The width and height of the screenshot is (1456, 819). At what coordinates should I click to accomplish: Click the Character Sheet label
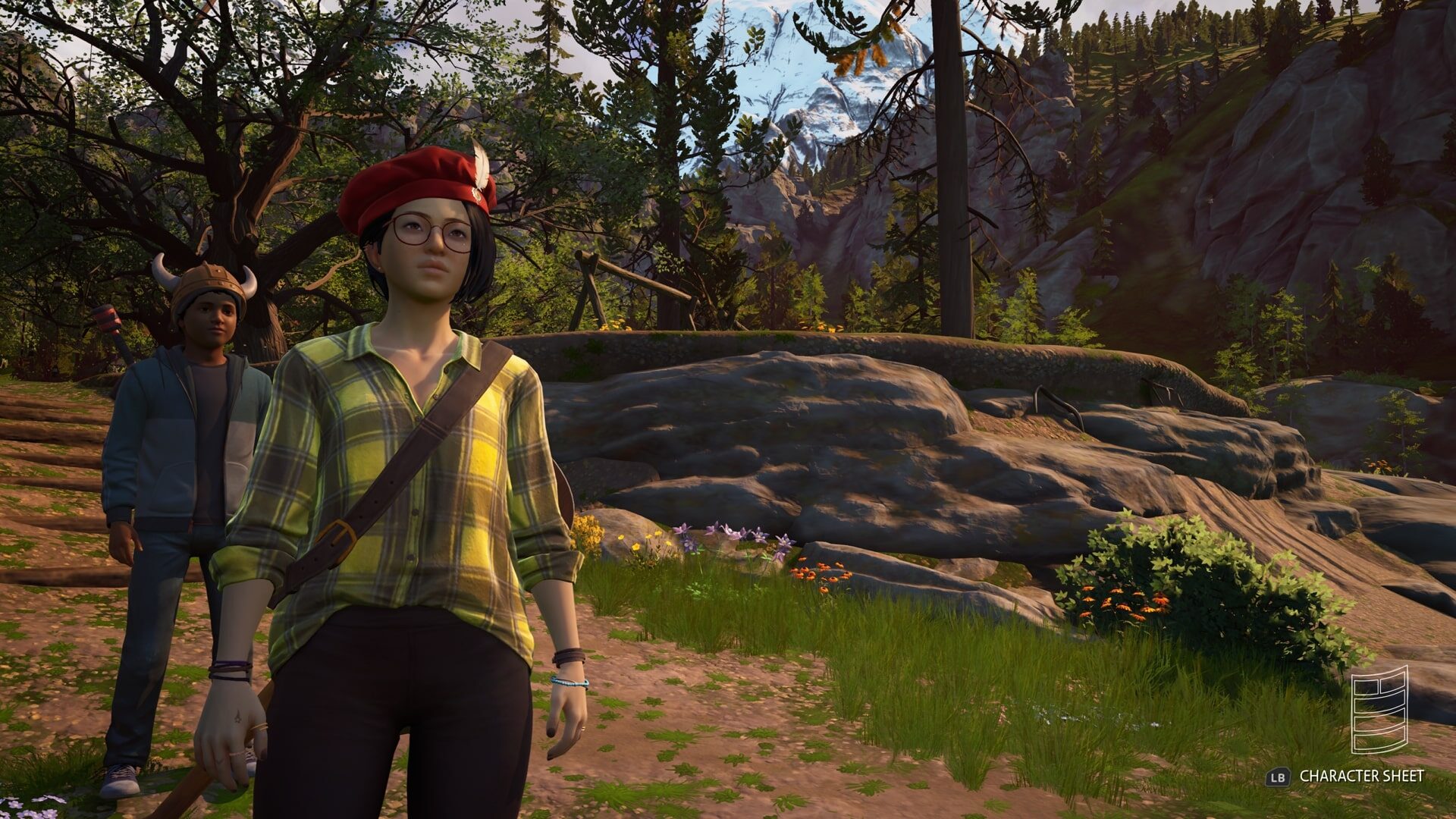click(x=1361, y=776)
